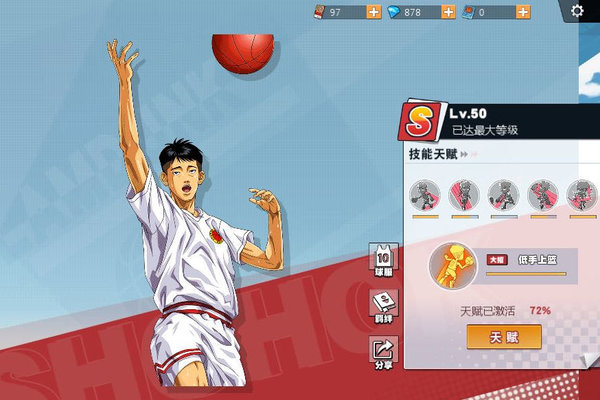Open the settings gear menu
600x400 pixels.
tap(577, 11)
